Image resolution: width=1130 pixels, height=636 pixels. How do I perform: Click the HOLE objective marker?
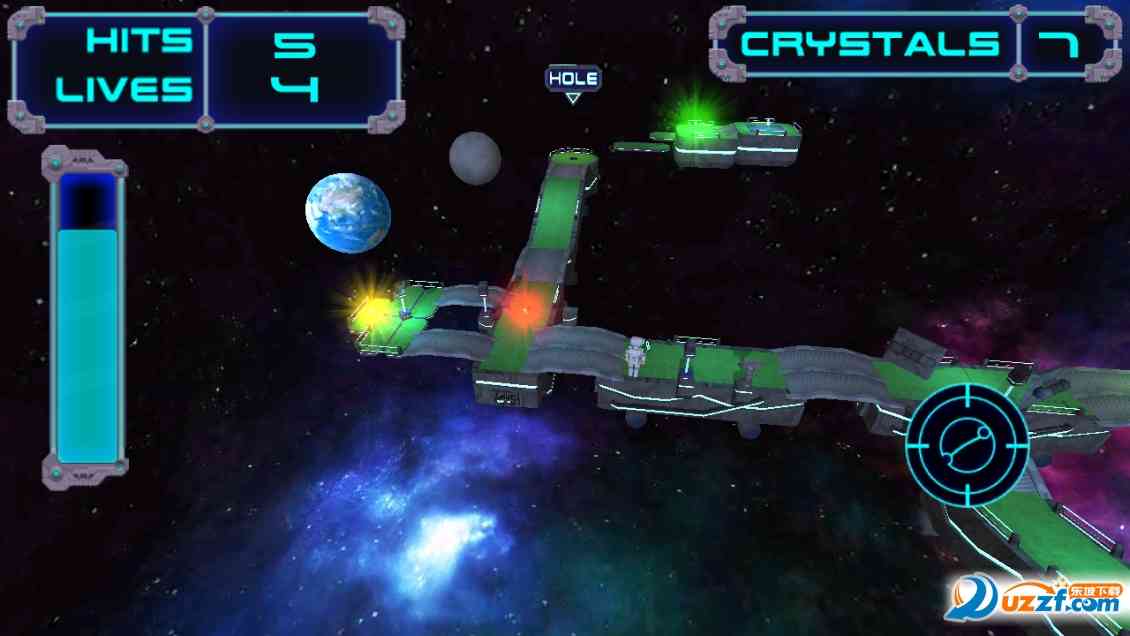coord(573,79)
